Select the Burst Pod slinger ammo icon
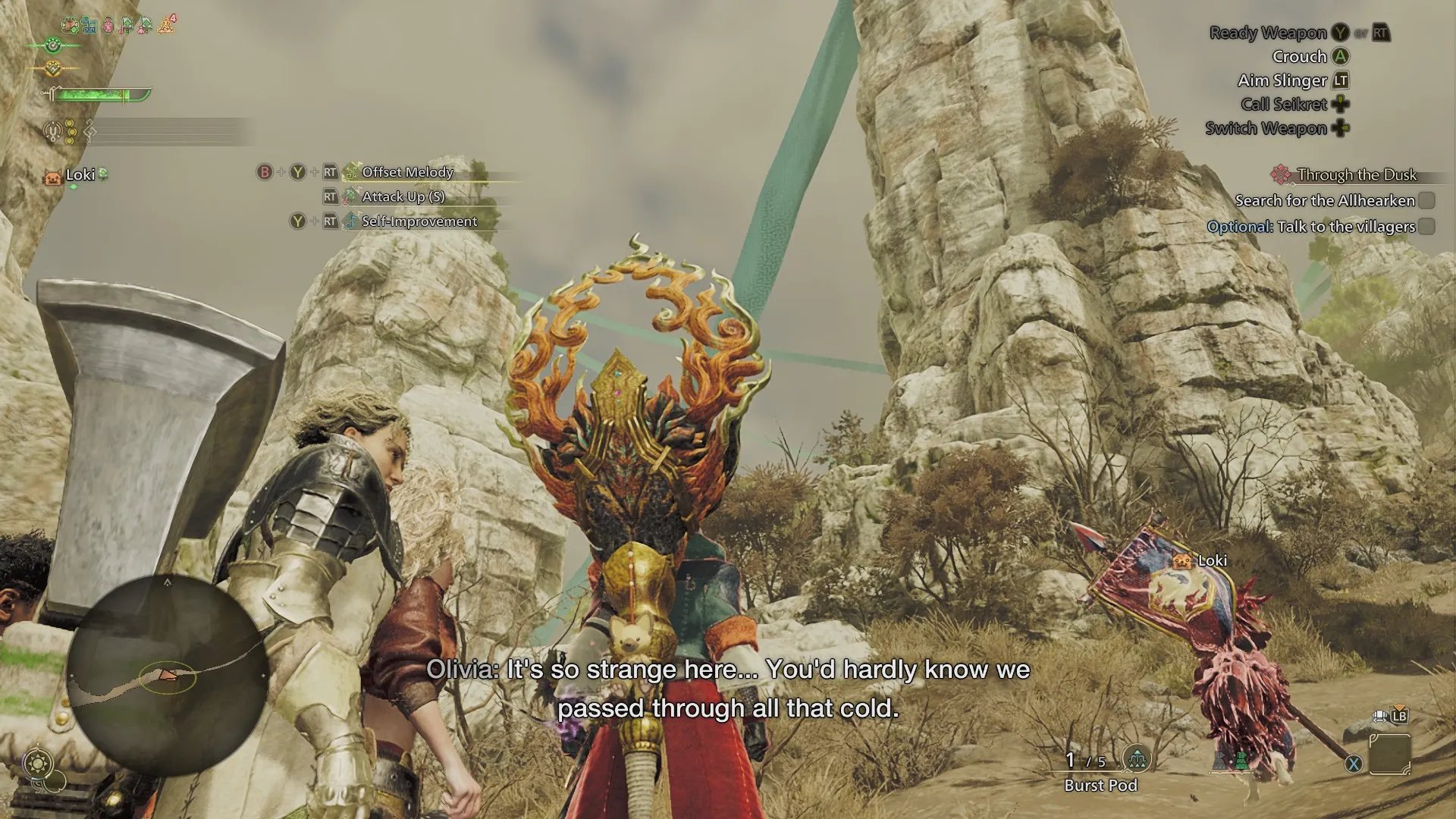Screen dimensions: 1456x819 point(1136,758)
